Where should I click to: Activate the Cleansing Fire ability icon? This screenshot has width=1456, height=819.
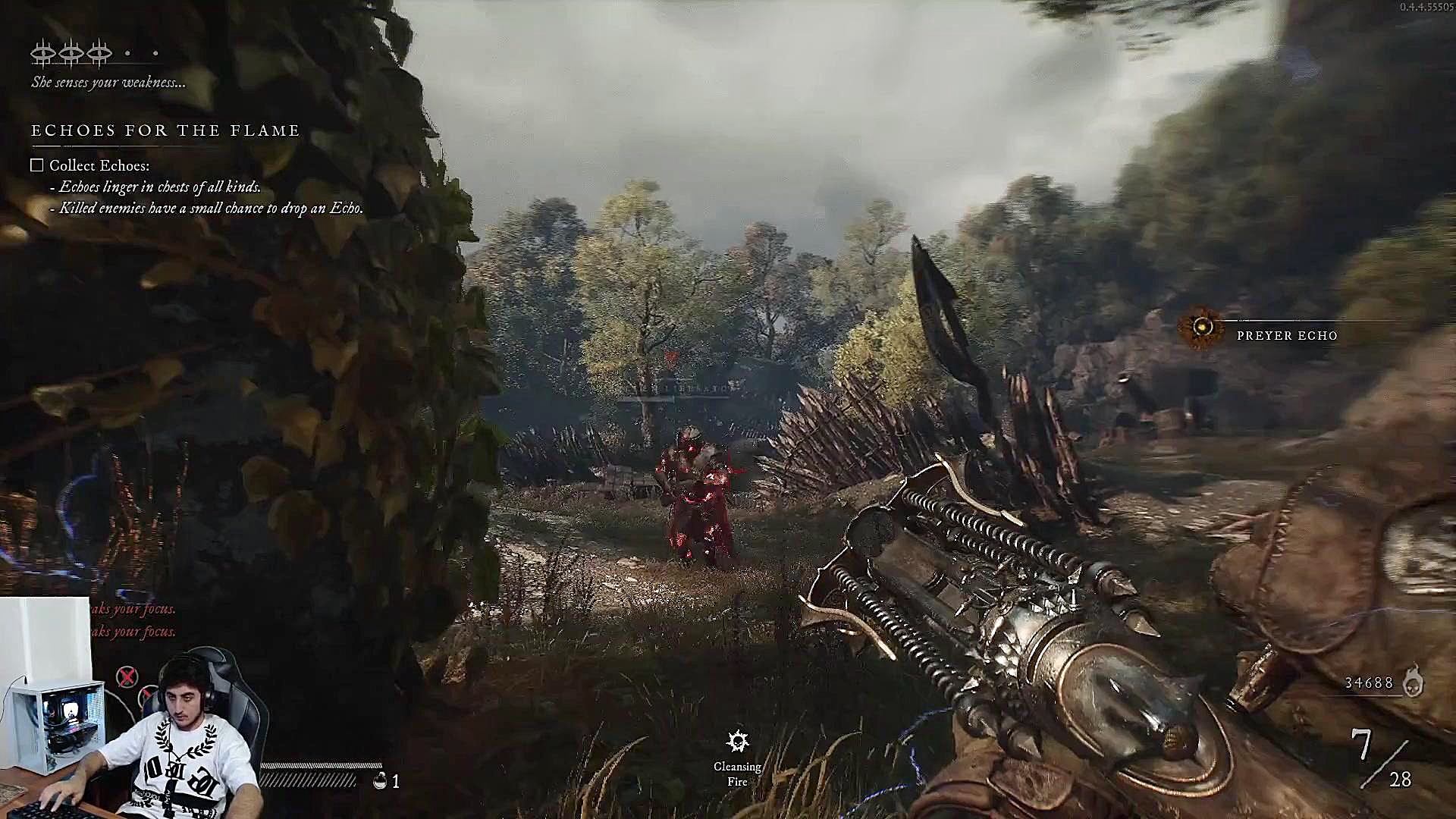pos(737,741)
